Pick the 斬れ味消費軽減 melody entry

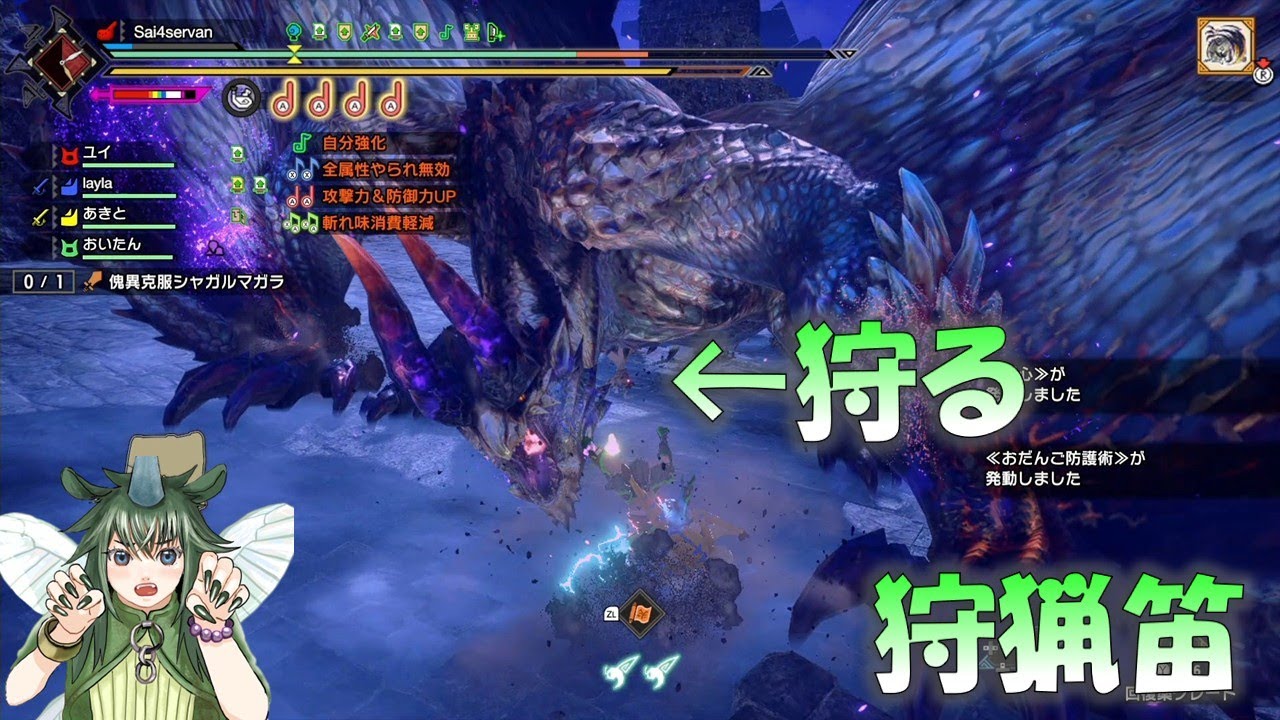point(384,222)
